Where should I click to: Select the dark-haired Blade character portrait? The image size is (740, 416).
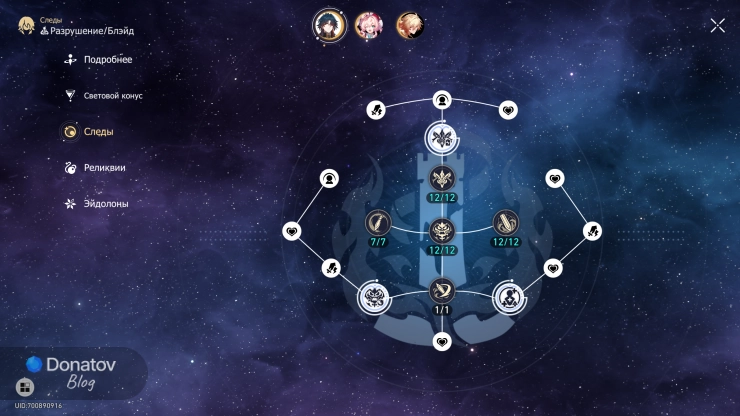330,25
